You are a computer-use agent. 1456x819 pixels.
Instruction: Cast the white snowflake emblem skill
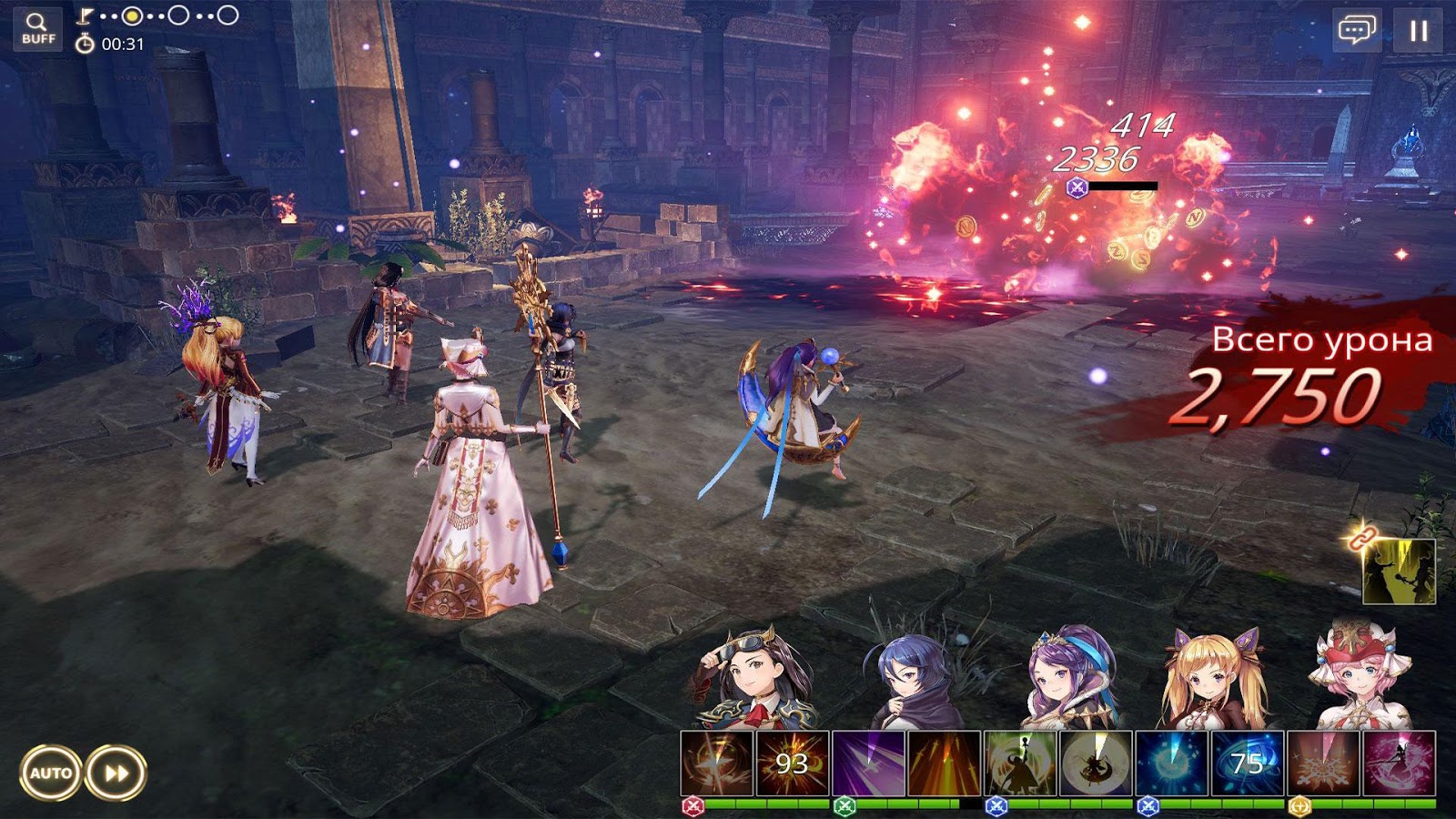(1323, 763)
